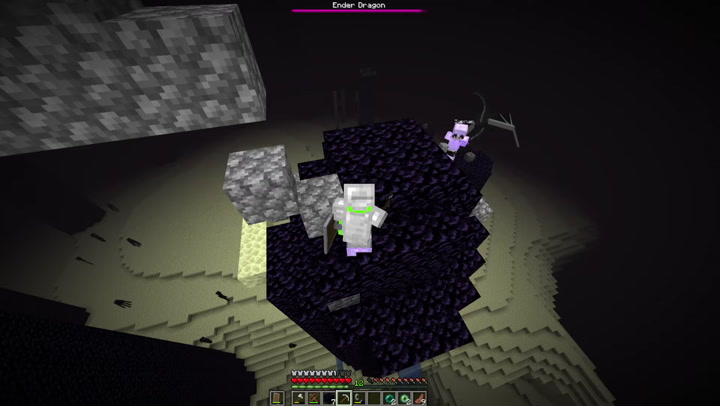Select the offhand shield slot

[x=277, y=398]
